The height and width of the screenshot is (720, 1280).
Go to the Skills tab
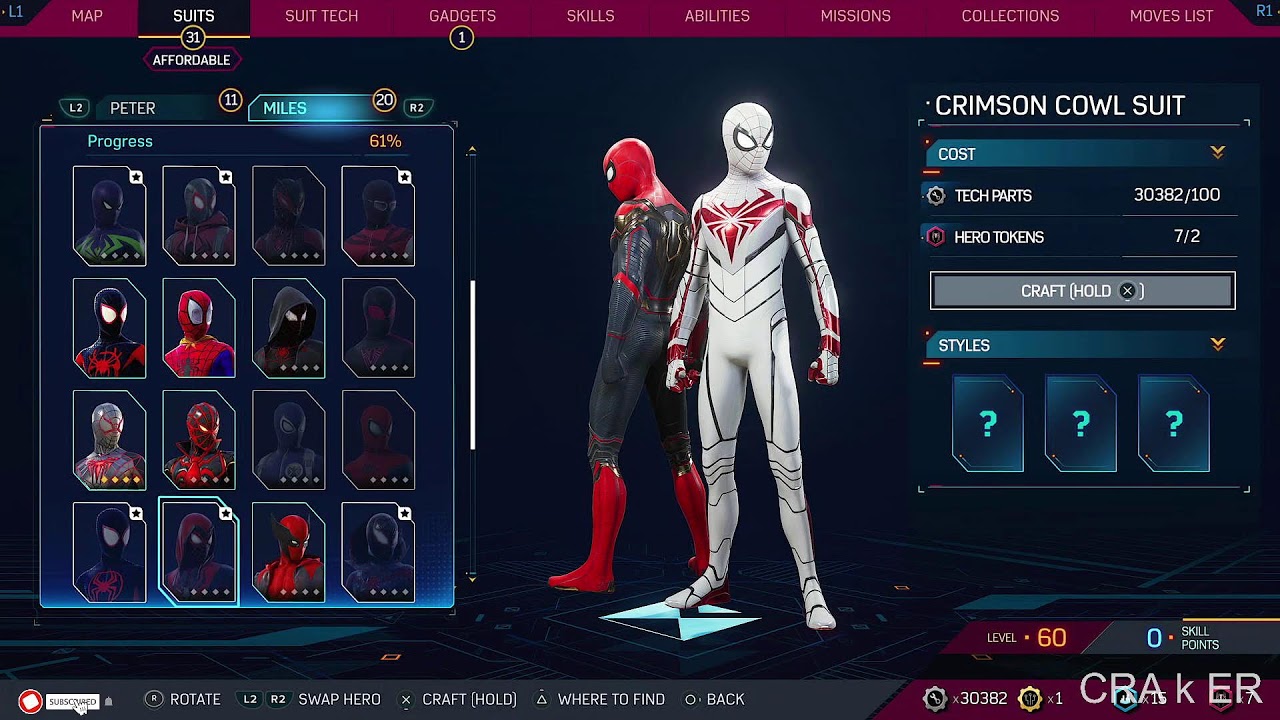point(590,16)
